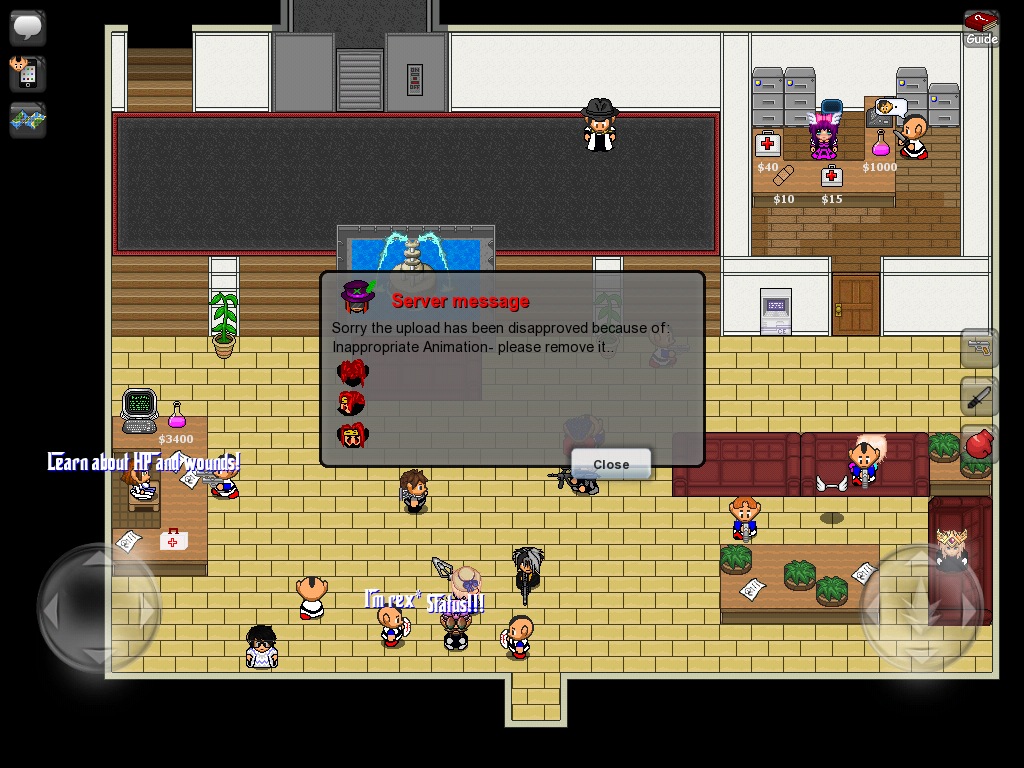Open the Guide book

click(x=981, y=27)
